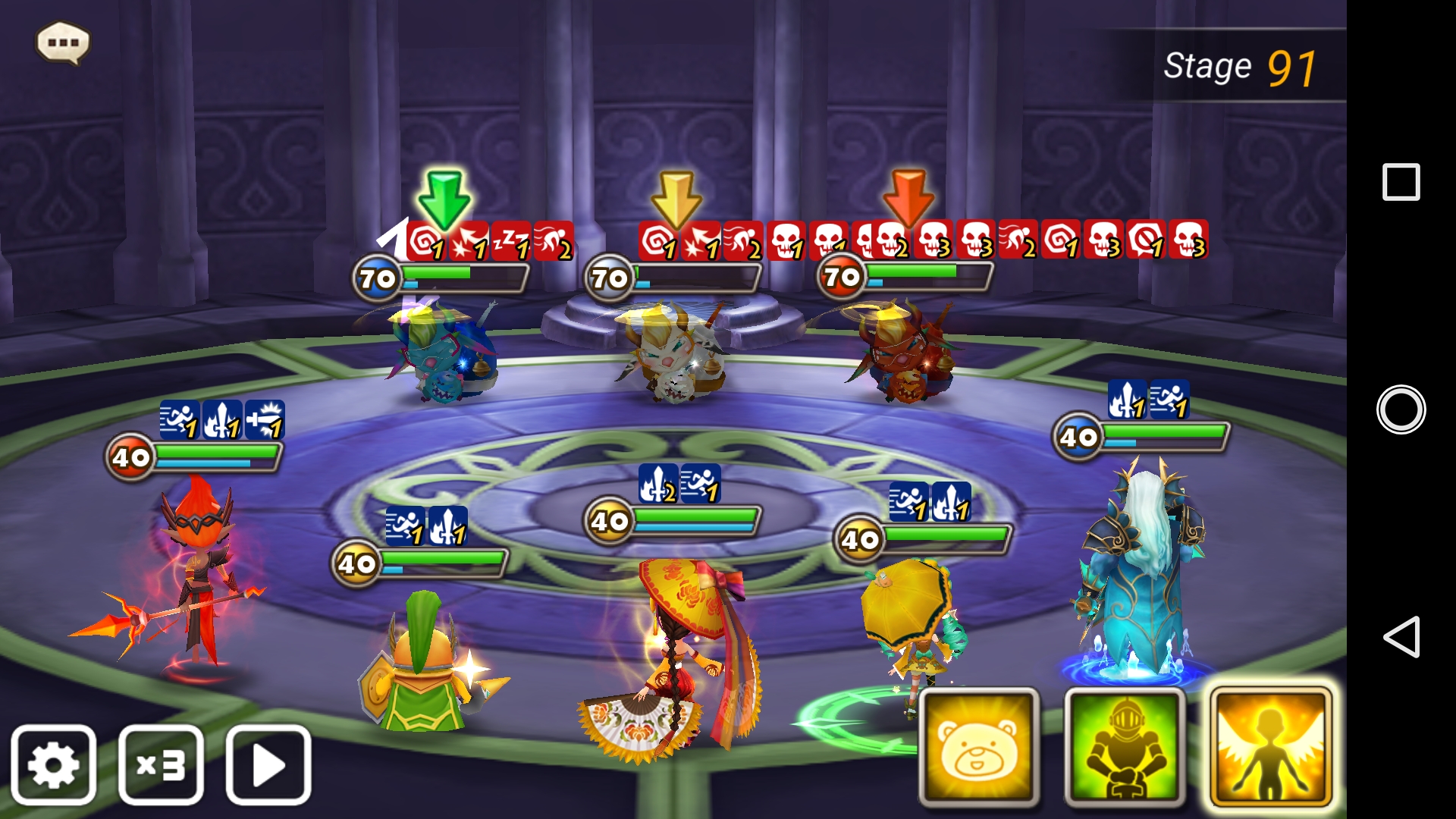Target the enemy under the yellow arrow
1456x819 pixels.
pyautogui.click(x=671, y=353)
